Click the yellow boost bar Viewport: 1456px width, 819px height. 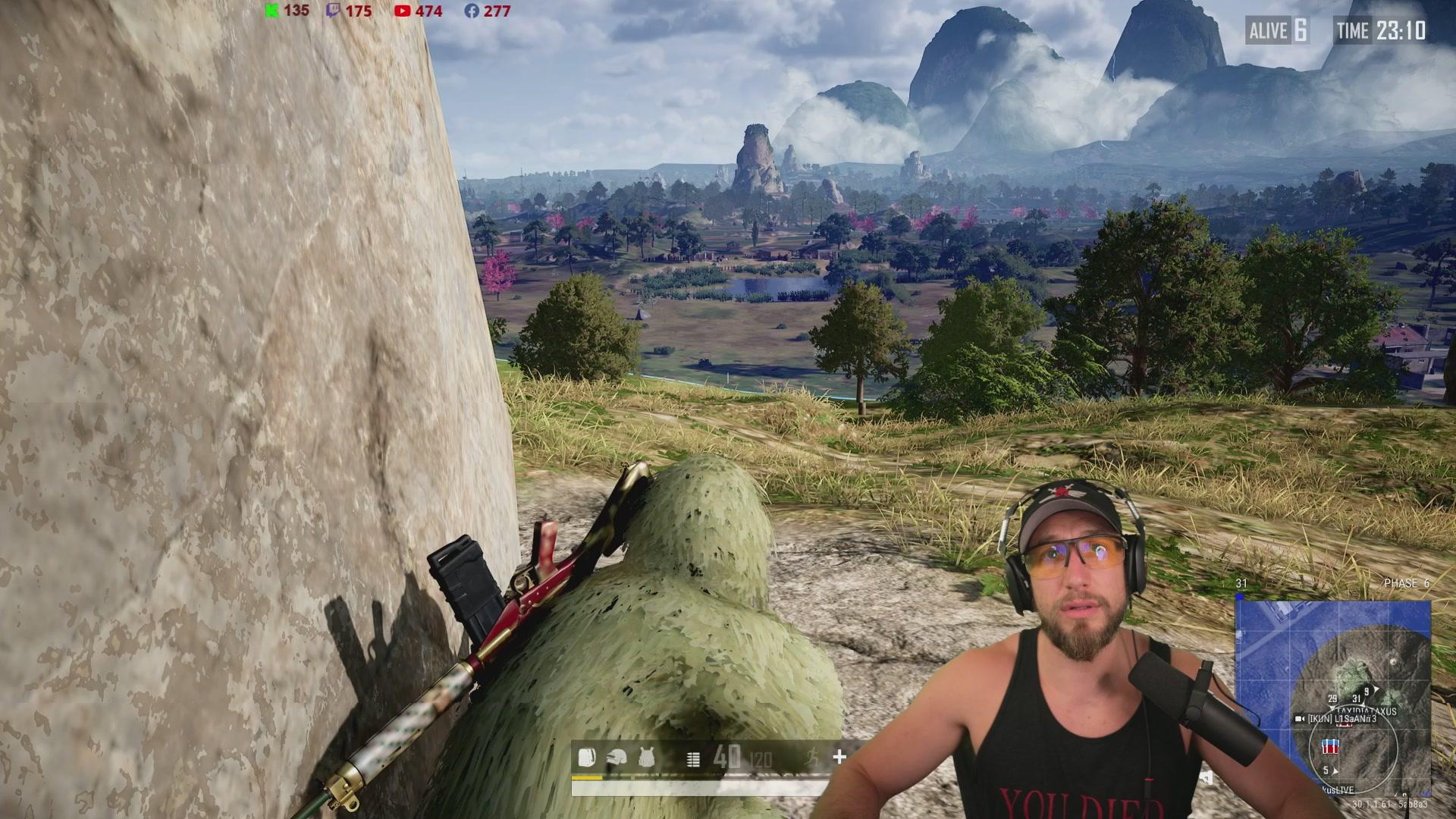(586, 777)
